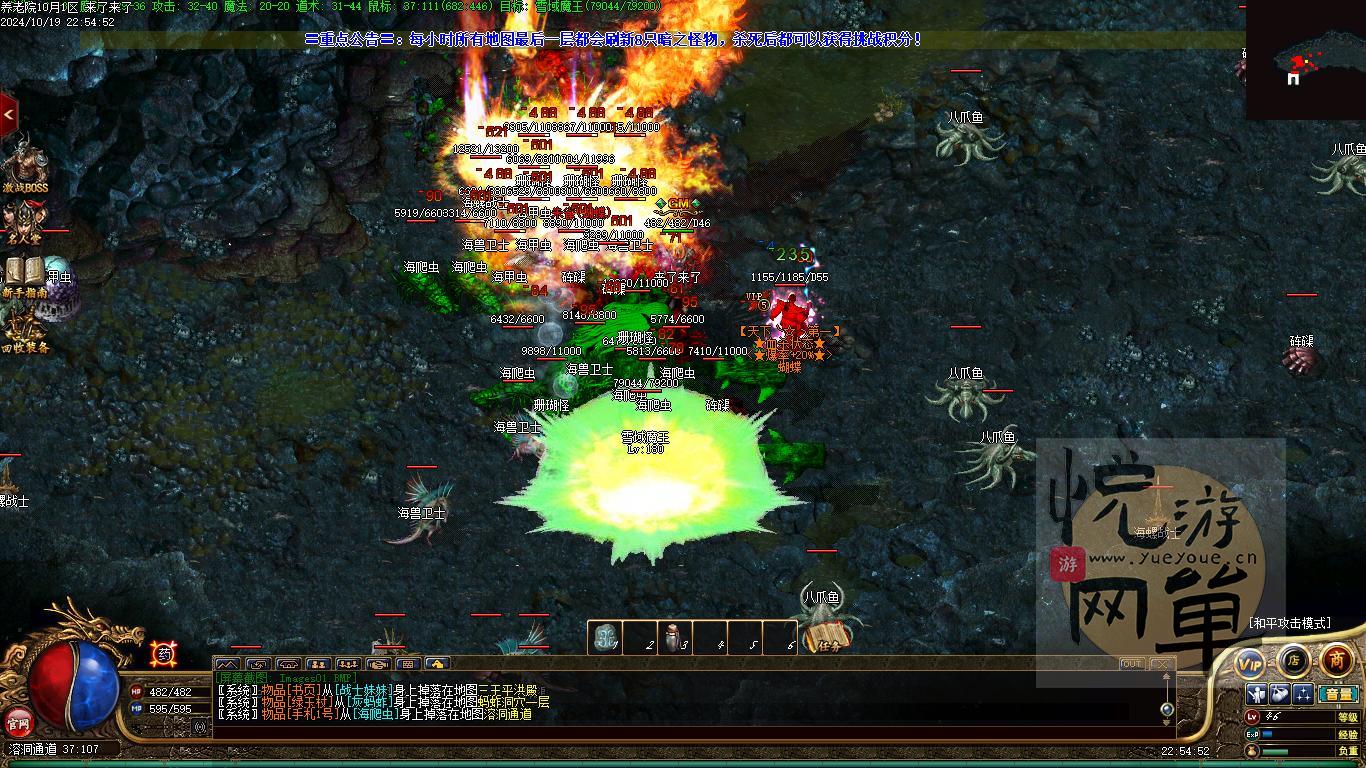The width and height of the screenshot is (1366, 768).
Task: Click the chat scrollbar knob
Action: 1166,709
